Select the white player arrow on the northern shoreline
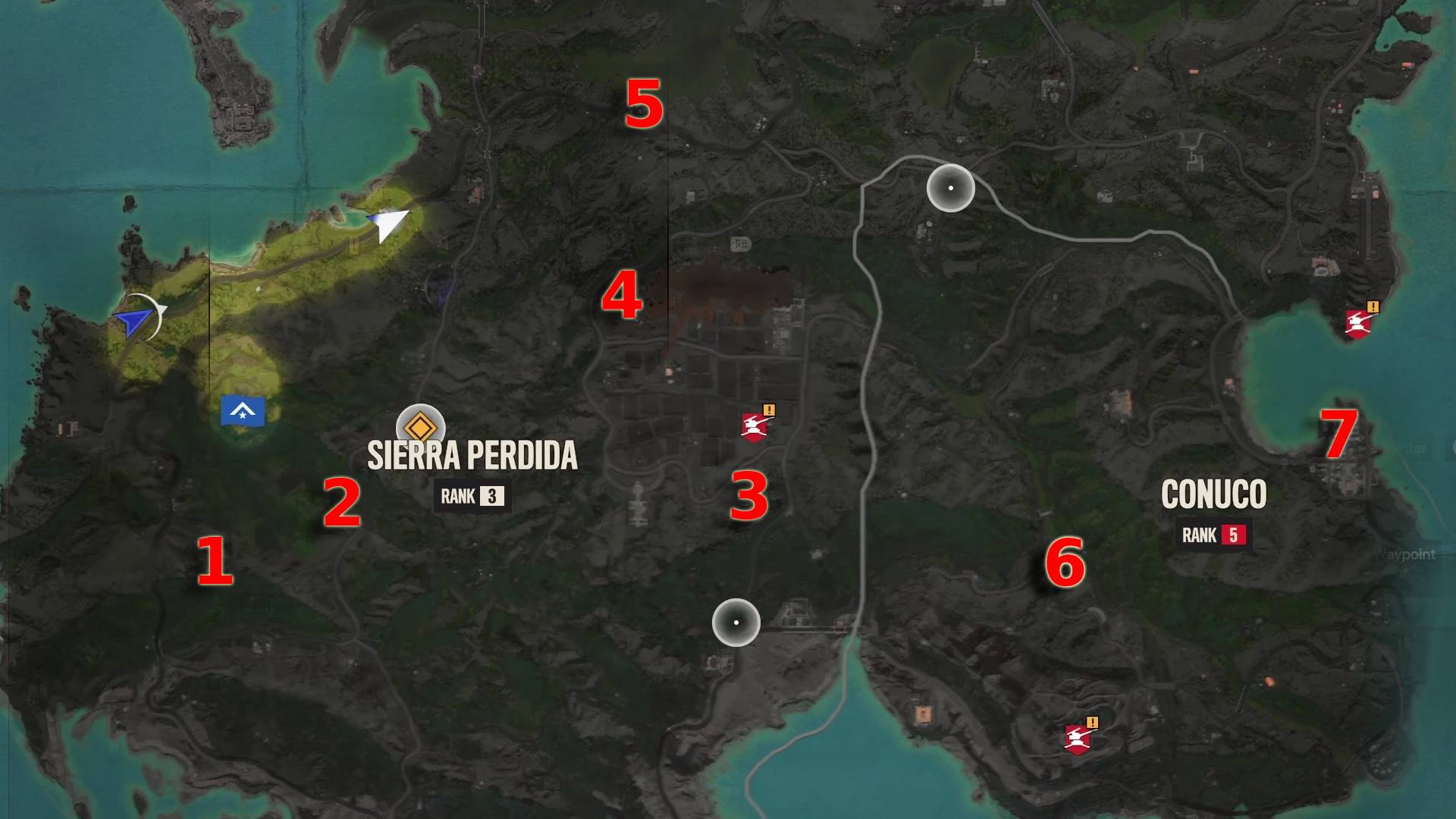Screen dimensions: 1456x819 click(x=388, y=224)
